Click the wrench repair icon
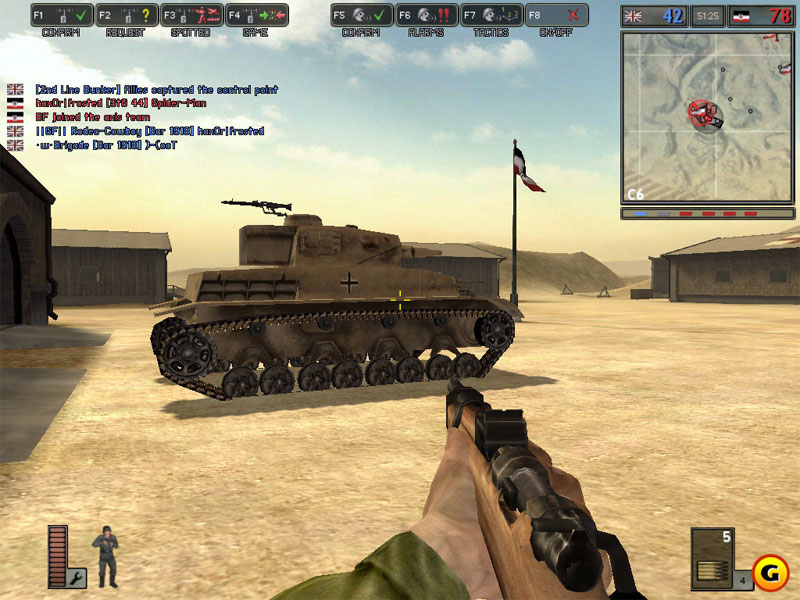Screen dimensions: 800x600 pyautogui.click(x=77, y=576)
